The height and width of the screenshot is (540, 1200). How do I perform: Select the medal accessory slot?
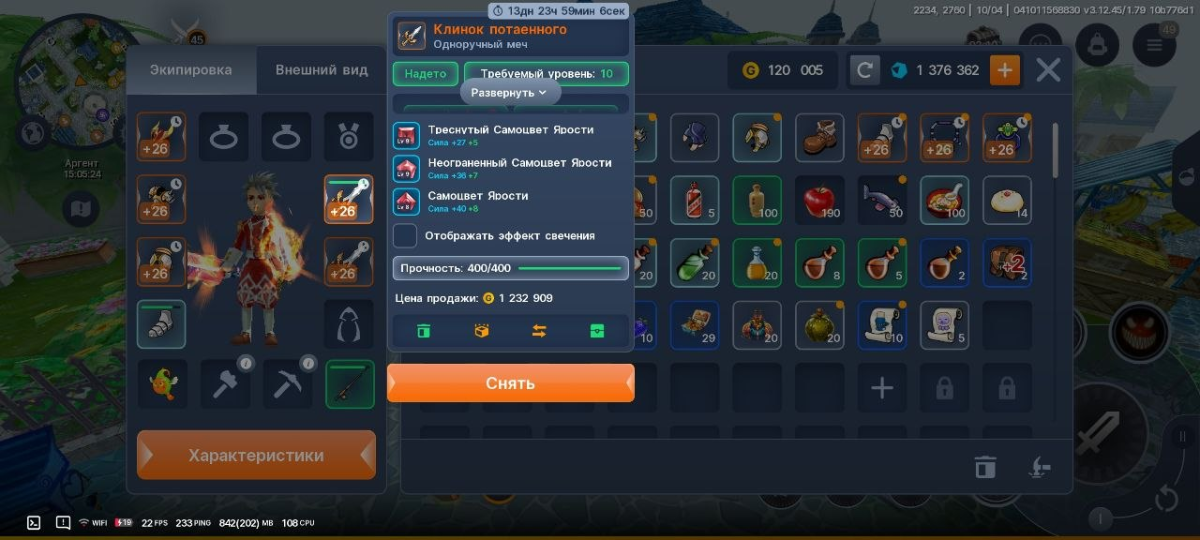coord(349,137)
